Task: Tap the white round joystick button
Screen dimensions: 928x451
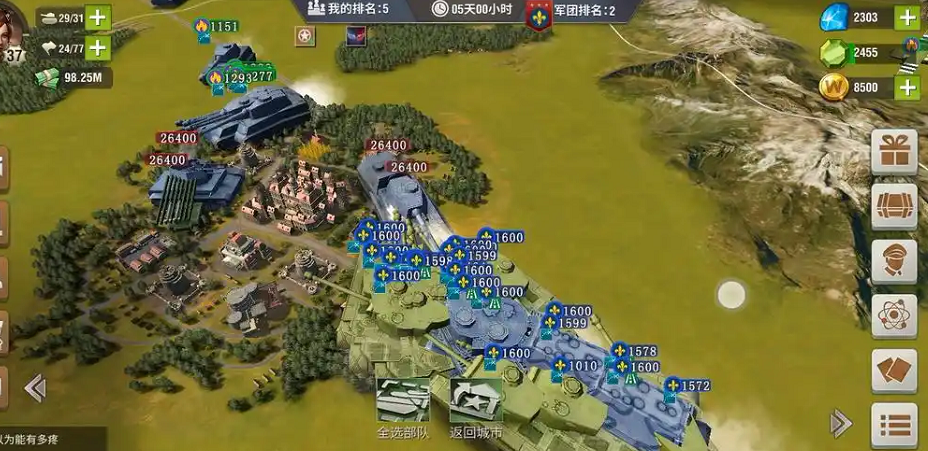Action: pyautogui.click(x=731, y=295)
